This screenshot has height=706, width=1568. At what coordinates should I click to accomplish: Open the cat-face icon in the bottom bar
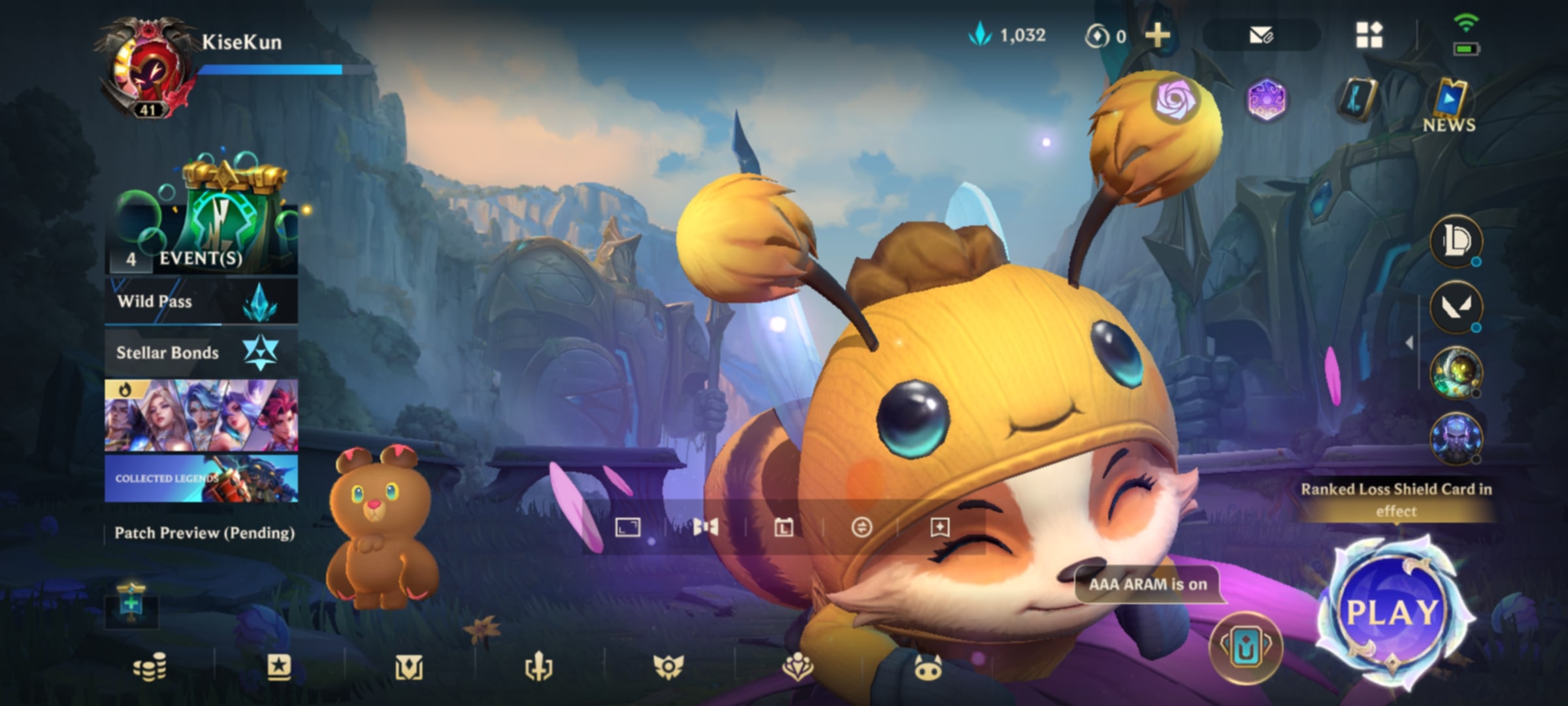click(927, 668)
